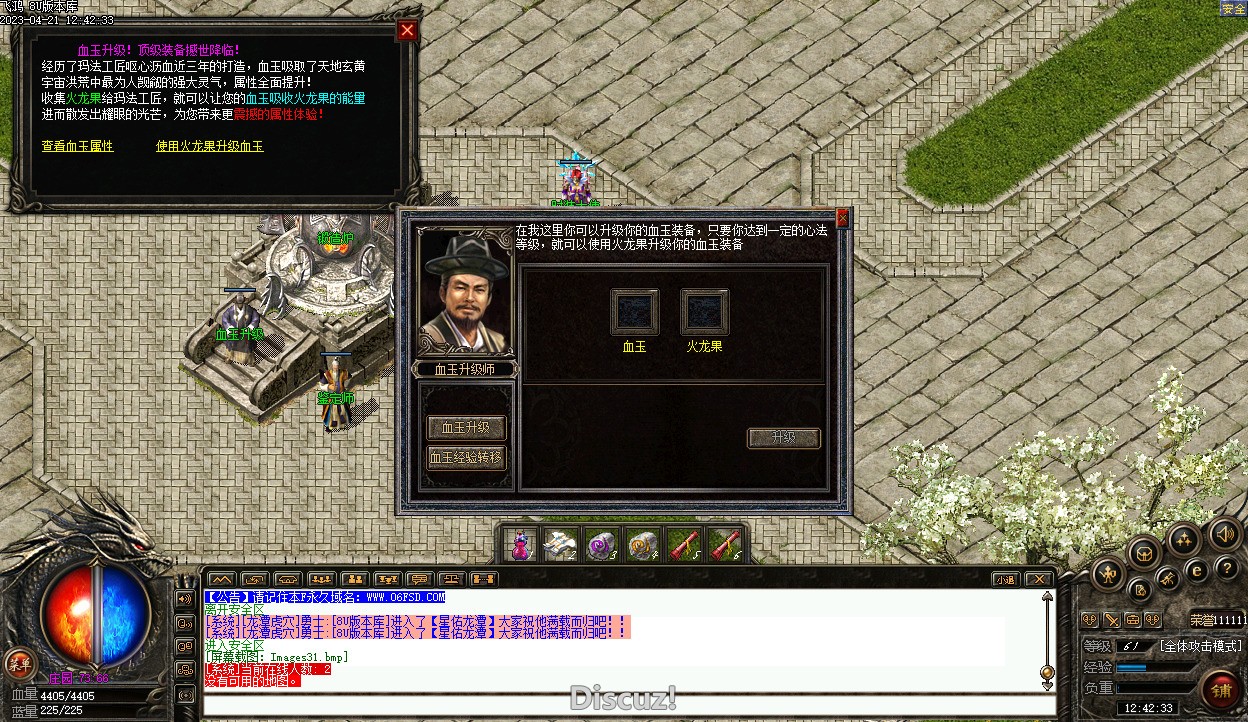The width and height of the screenshot is (1248, 722).
Task: Click the chat text input field
Action: coord(628,705)
